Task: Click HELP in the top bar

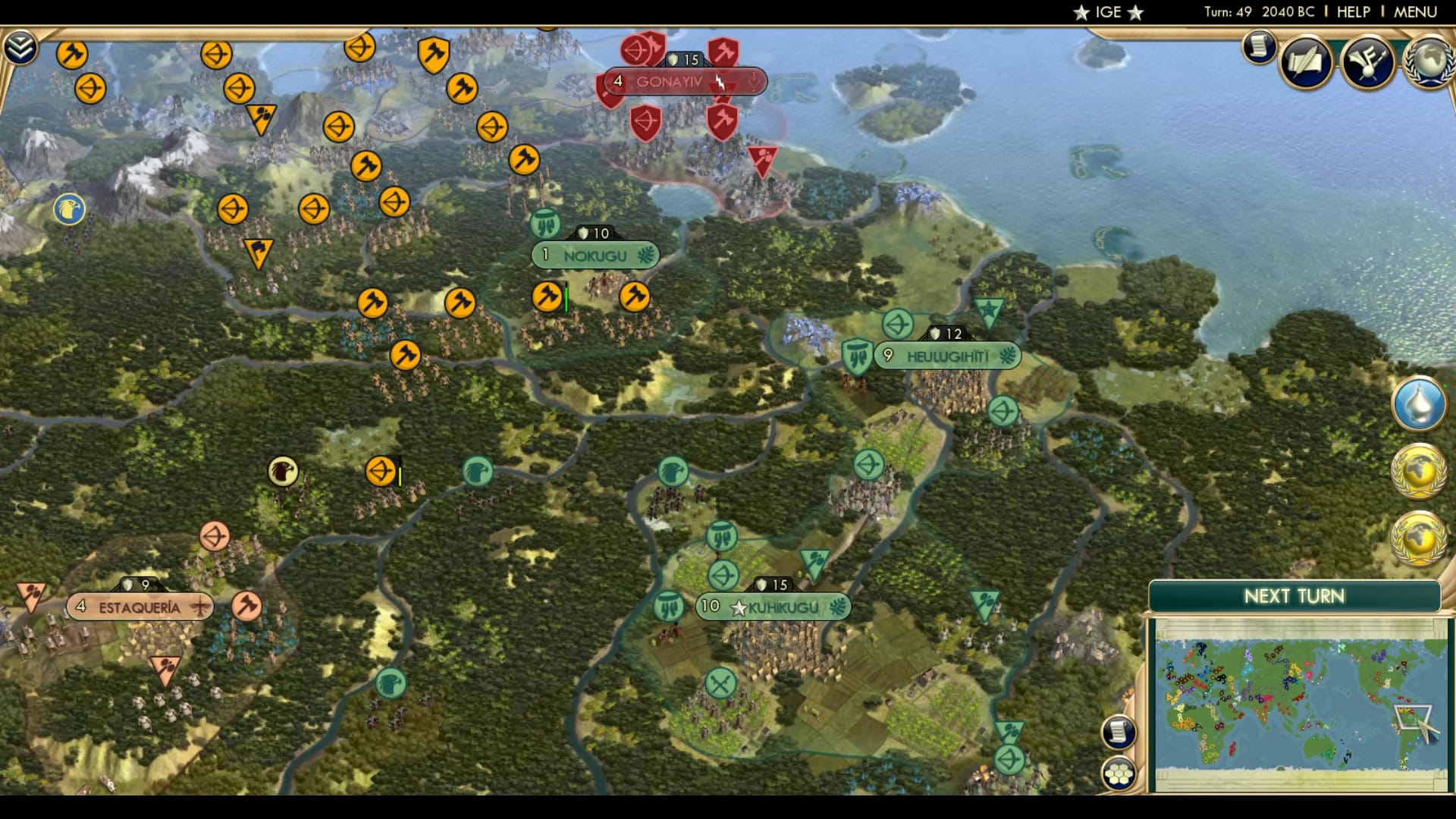Action: 1356,11
